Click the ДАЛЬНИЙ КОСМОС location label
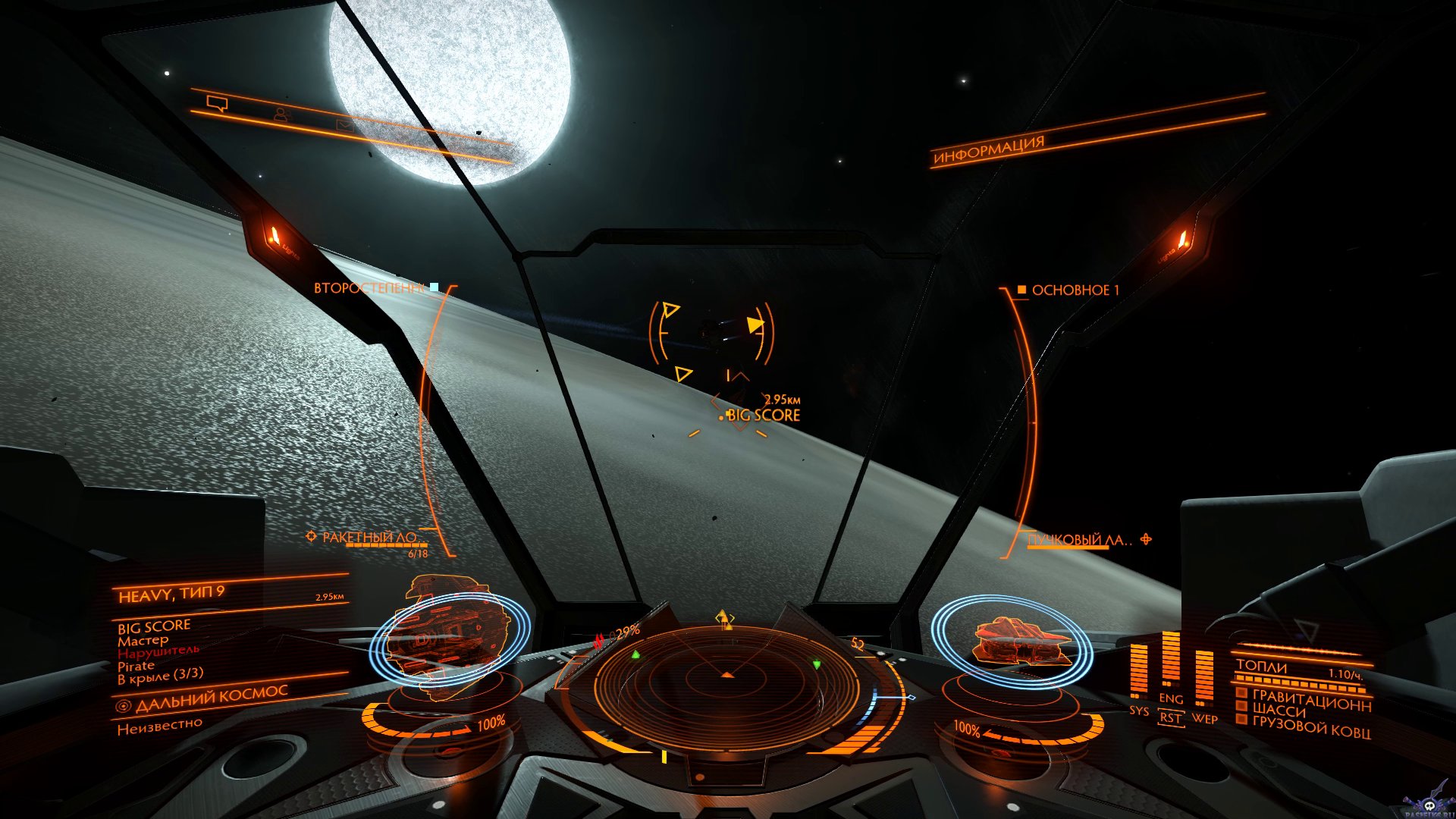The image size is (1456, 819). click(x=211, y=698)
